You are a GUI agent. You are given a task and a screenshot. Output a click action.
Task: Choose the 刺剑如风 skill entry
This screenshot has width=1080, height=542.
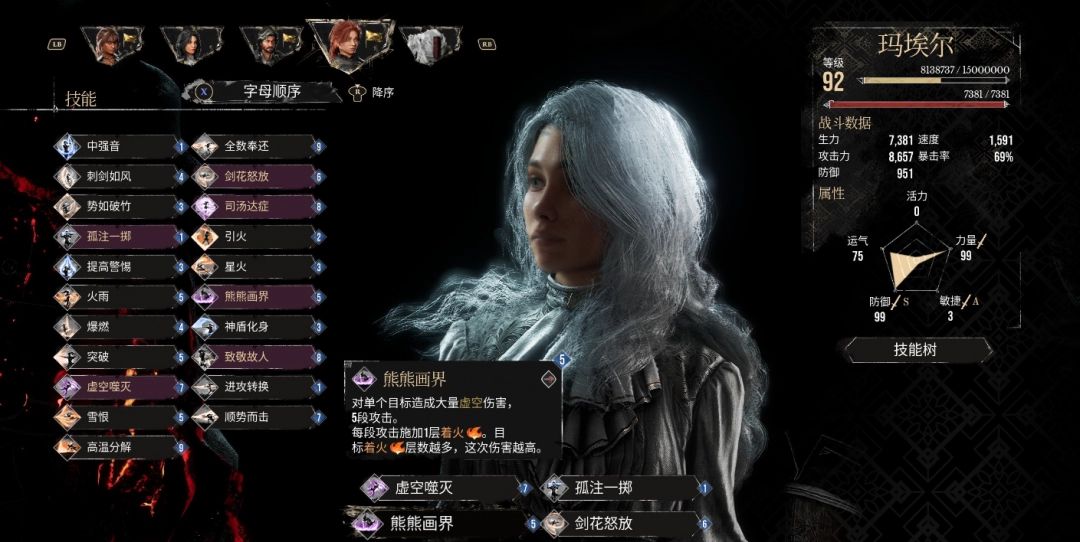click(119, 176)
